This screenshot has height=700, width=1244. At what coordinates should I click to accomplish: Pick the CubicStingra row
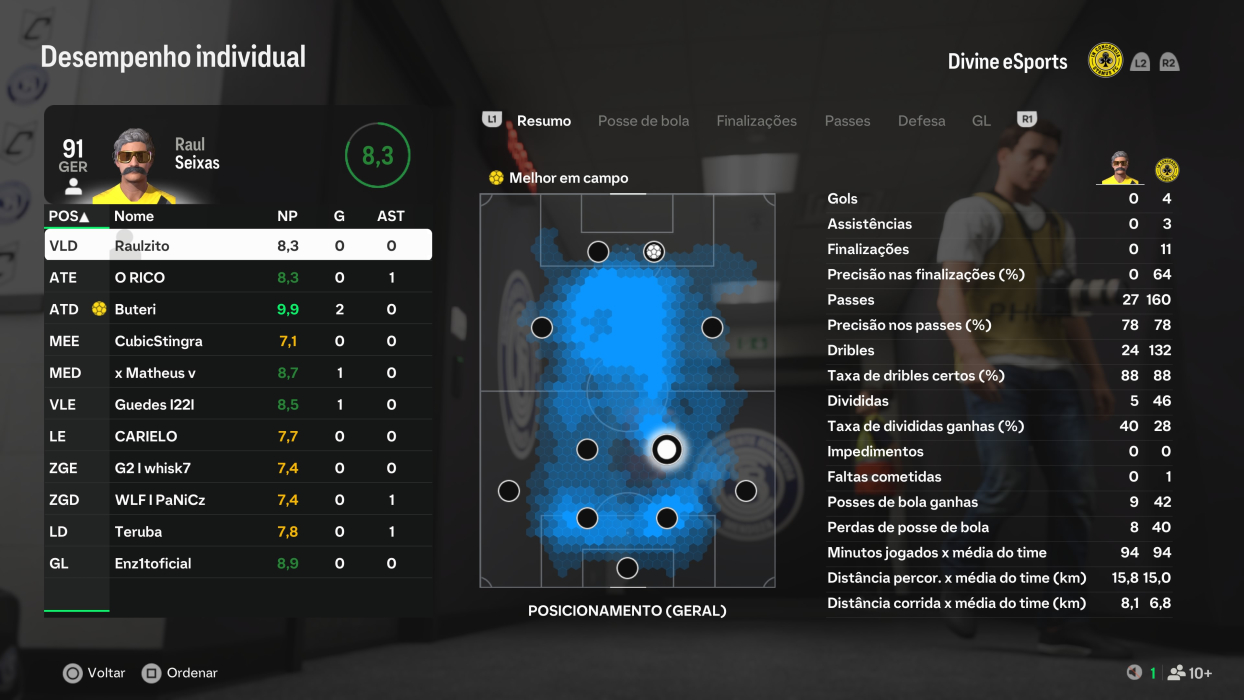pyautogui.click(x=238, y=341)
